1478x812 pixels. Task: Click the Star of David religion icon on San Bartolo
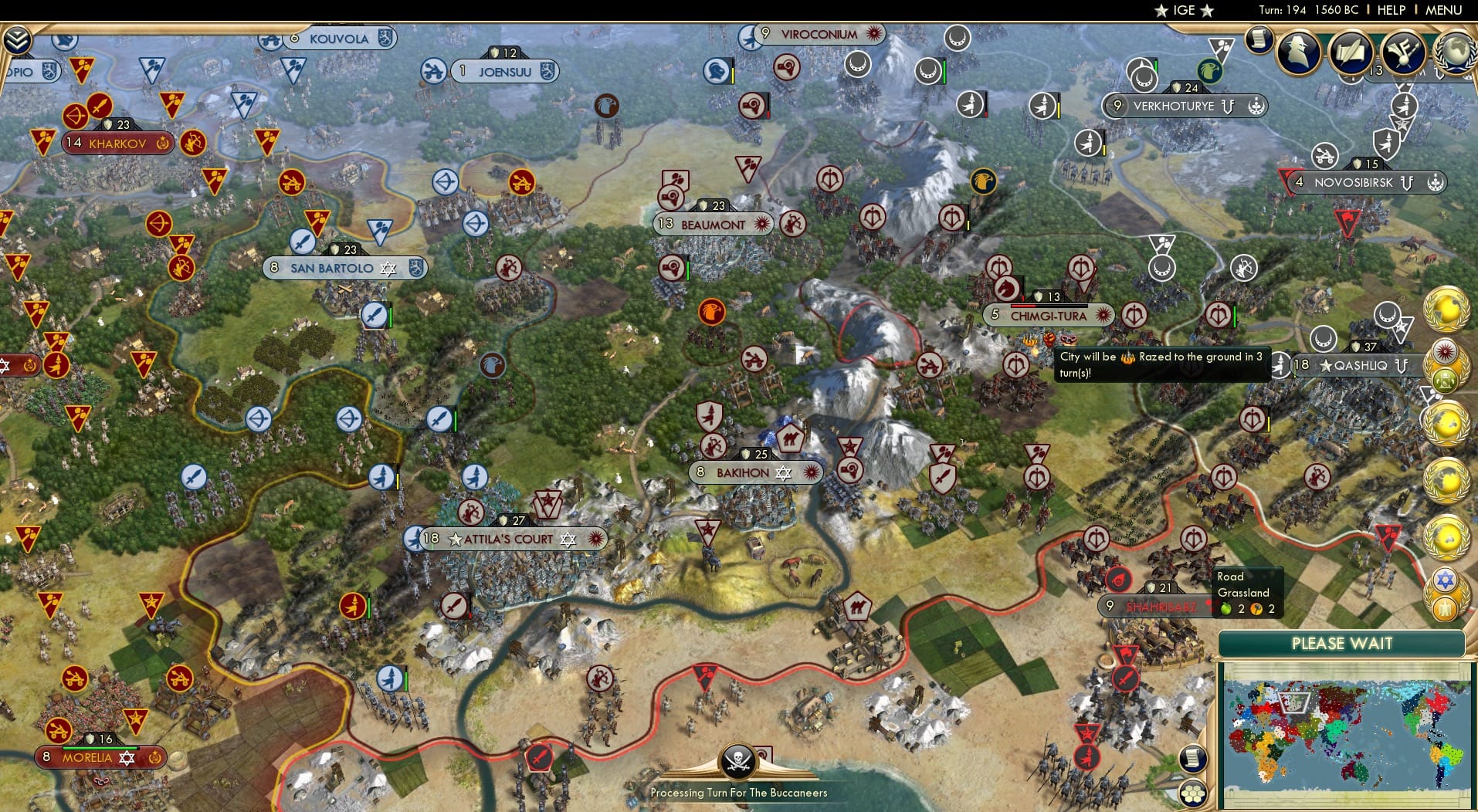(x=388, y=269)
